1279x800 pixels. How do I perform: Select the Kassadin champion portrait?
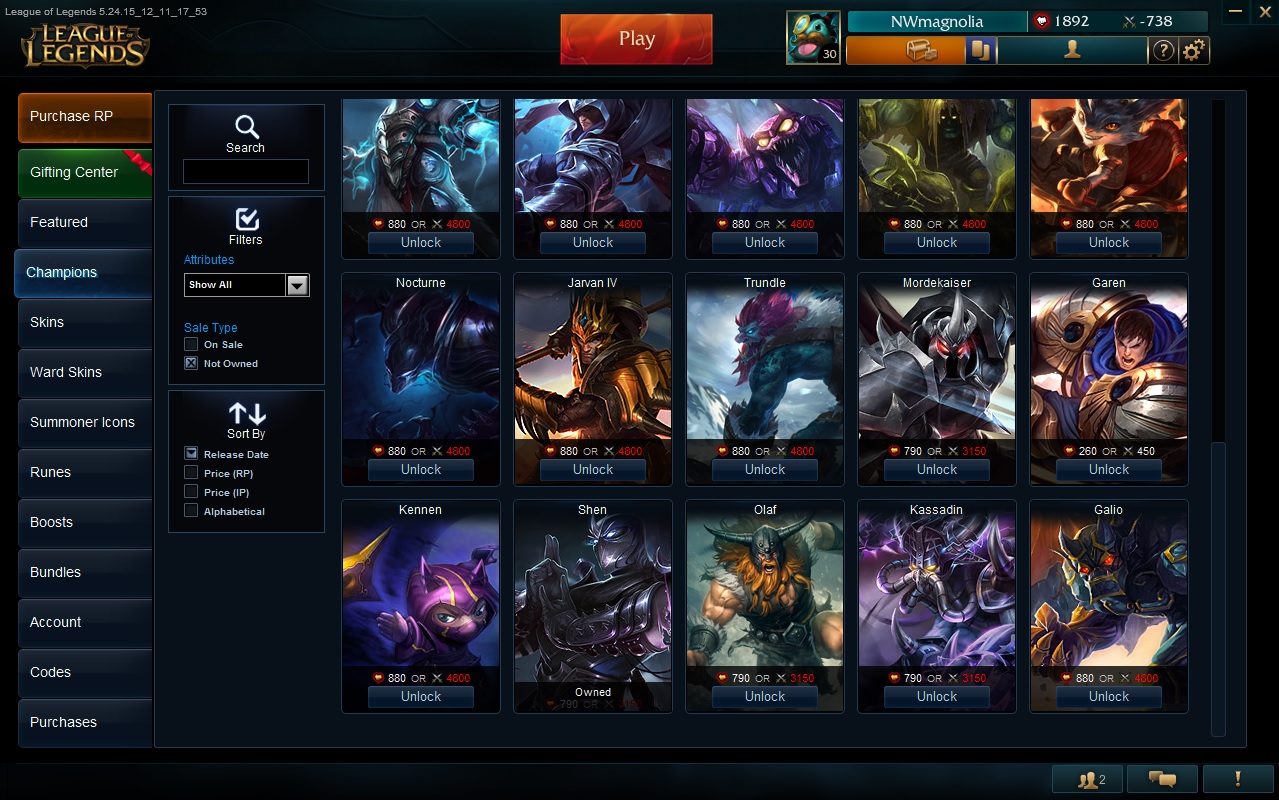point(937,590)
